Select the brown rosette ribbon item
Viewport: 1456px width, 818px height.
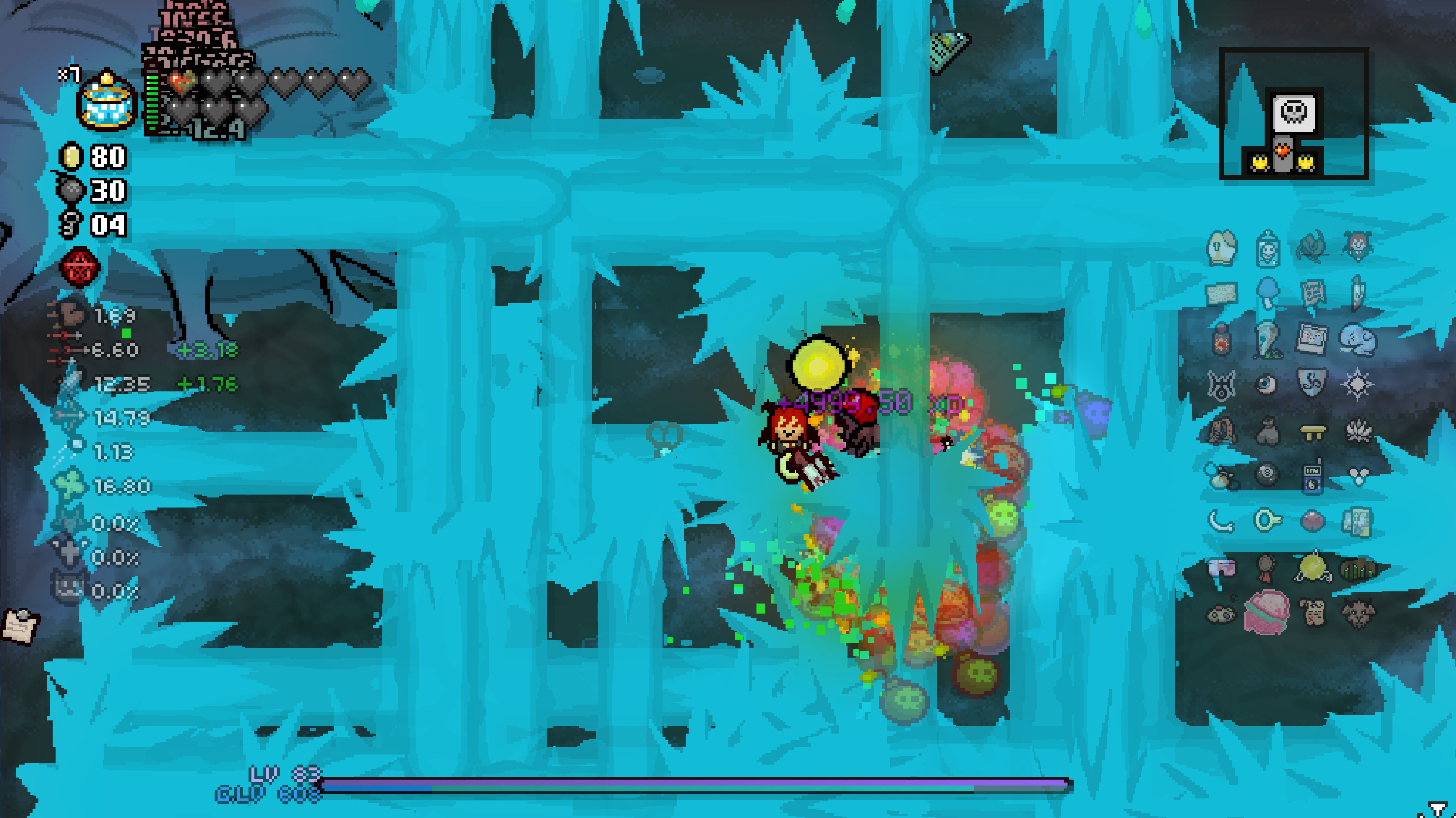click(x=1267, y=567)
